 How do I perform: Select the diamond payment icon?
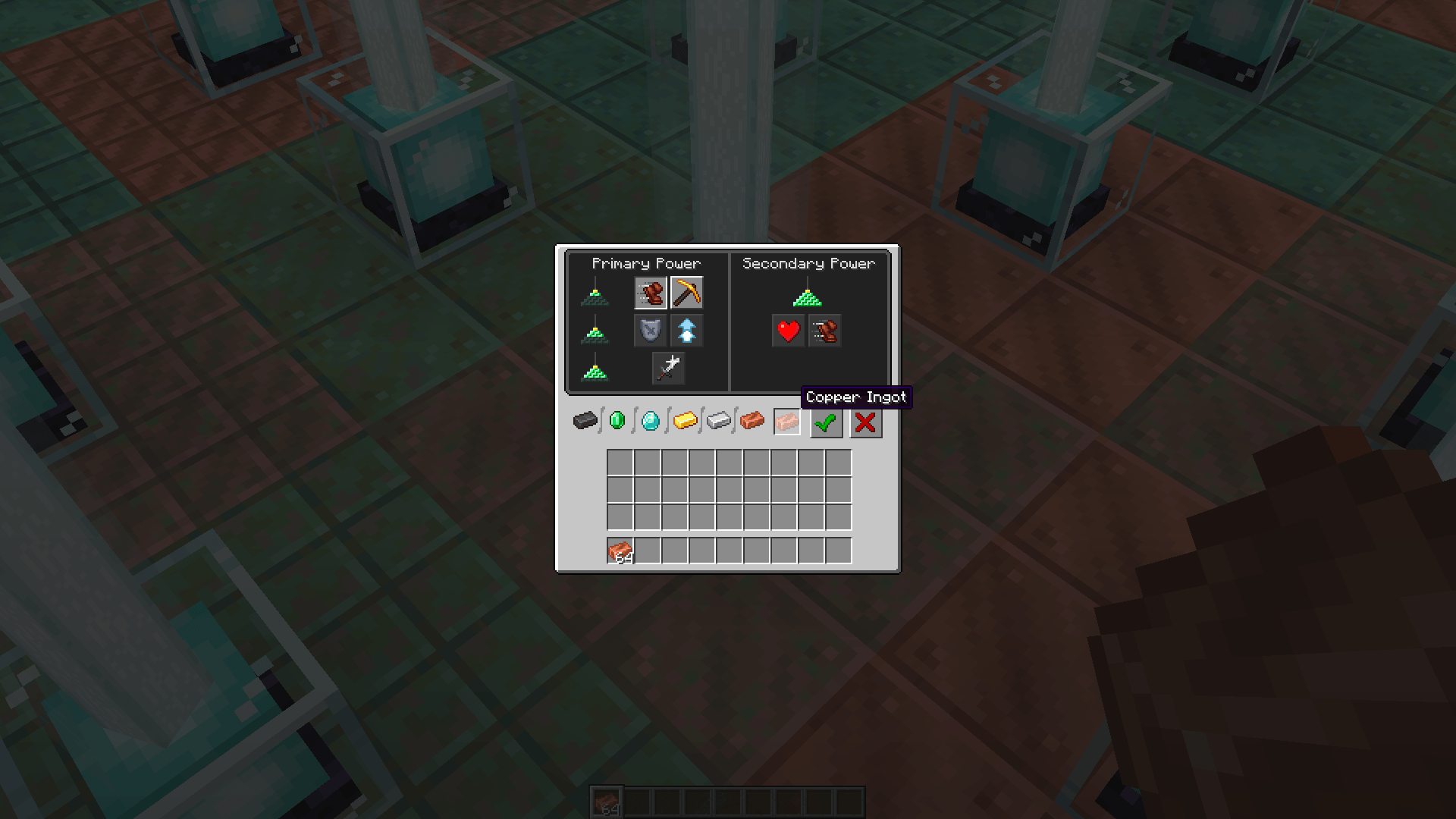(650, 422)
